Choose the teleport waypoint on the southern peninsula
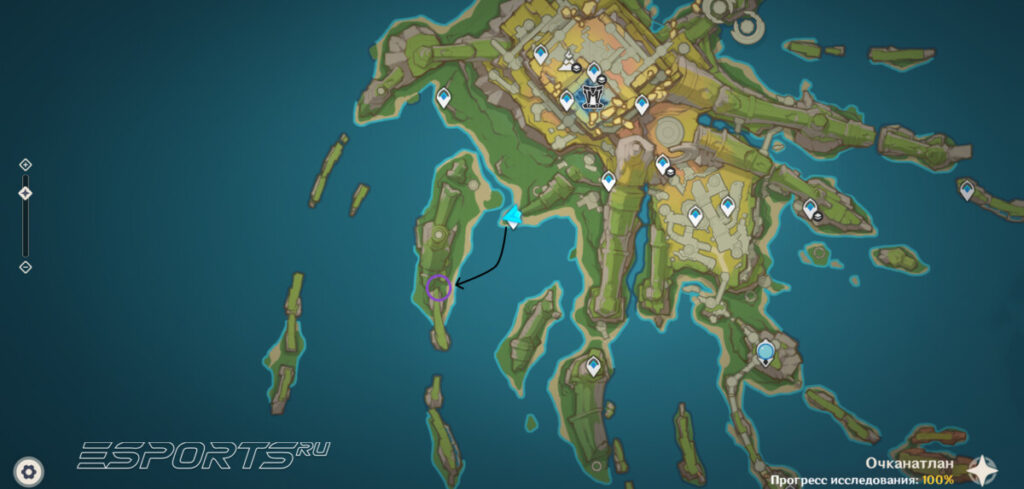Screen dimensions: 1024x489 click(594, 366)
